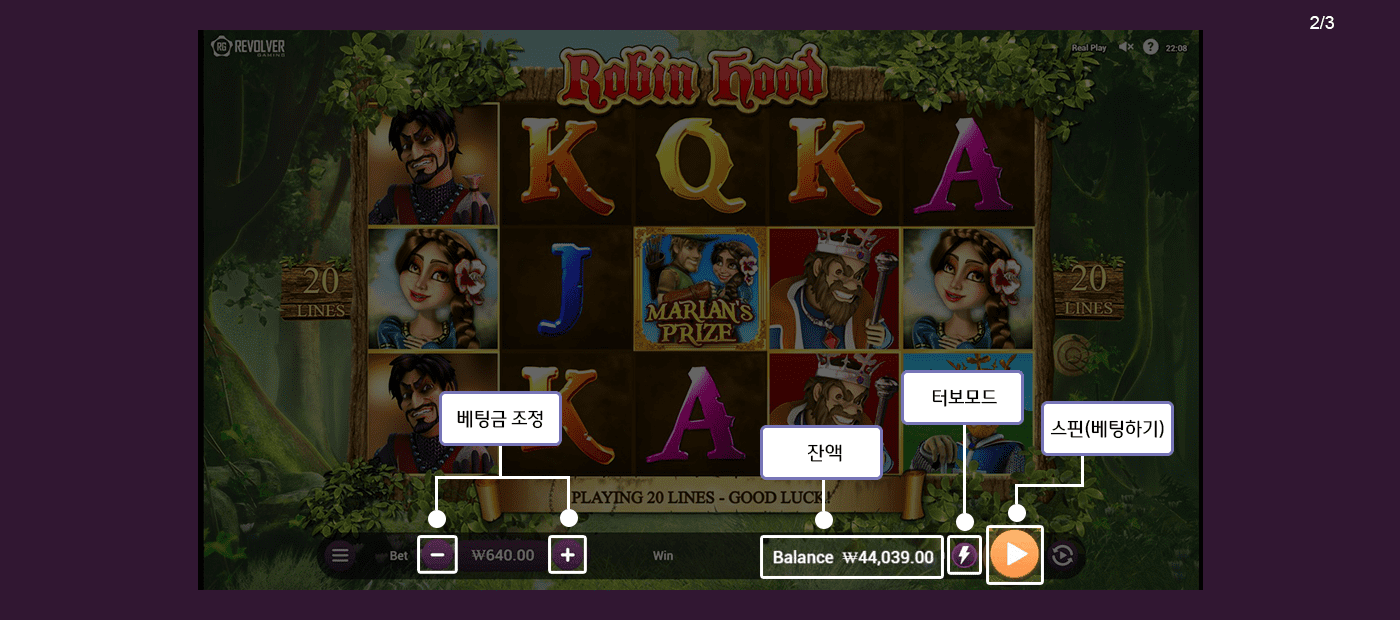The height and width of the screenshot is (620, 1400).
Task: Decrease the bet with the minus button
Action: click(437, 555)
